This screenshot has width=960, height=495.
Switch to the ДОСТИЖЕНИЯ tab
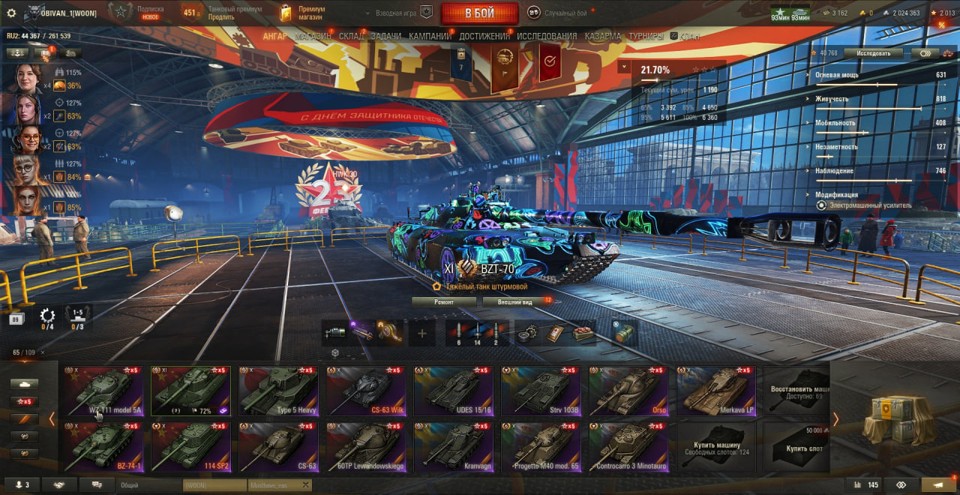[485, 36]
